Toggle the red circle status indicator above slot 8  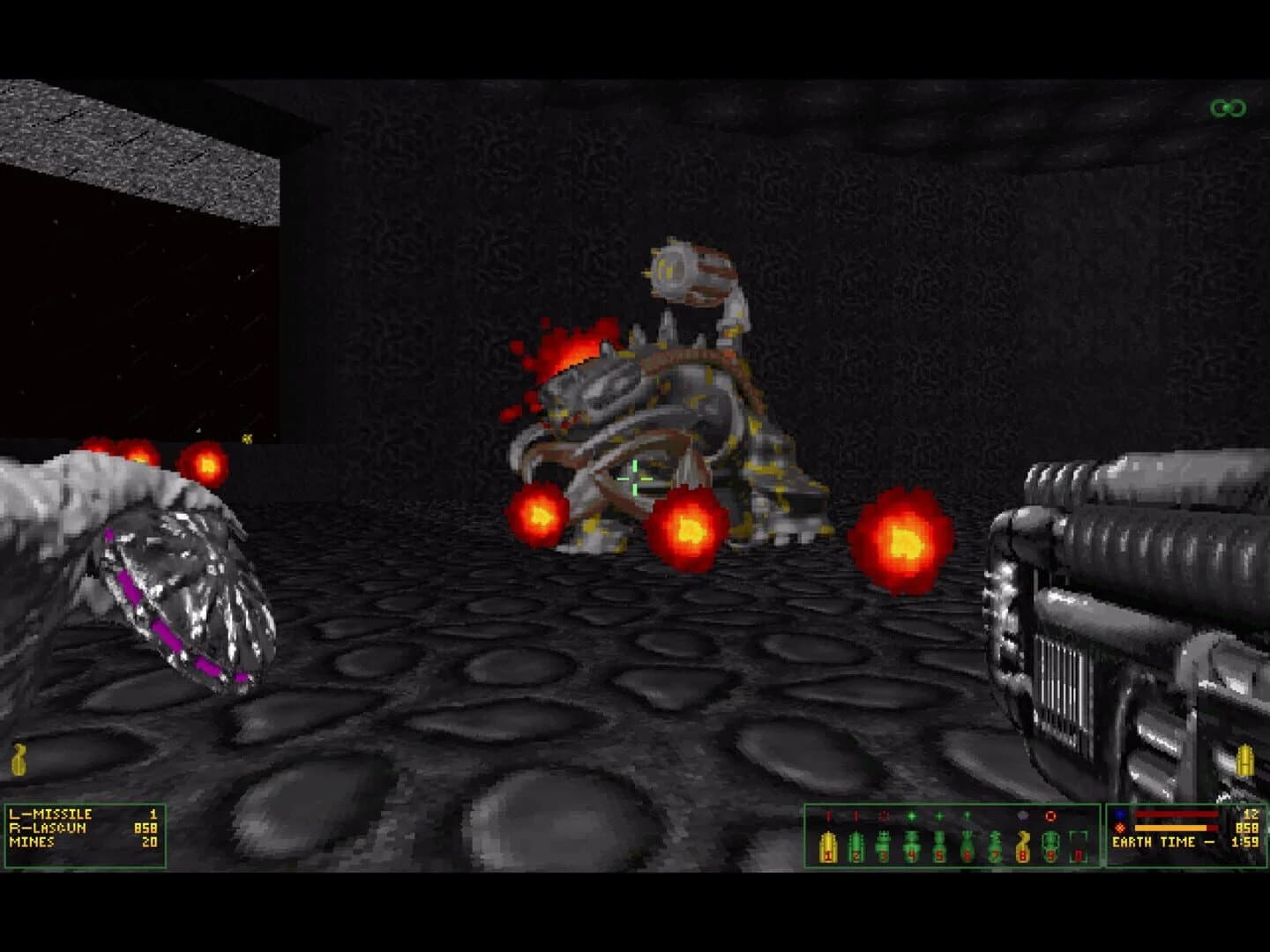pyautogui.click(x=1050, y=814)
